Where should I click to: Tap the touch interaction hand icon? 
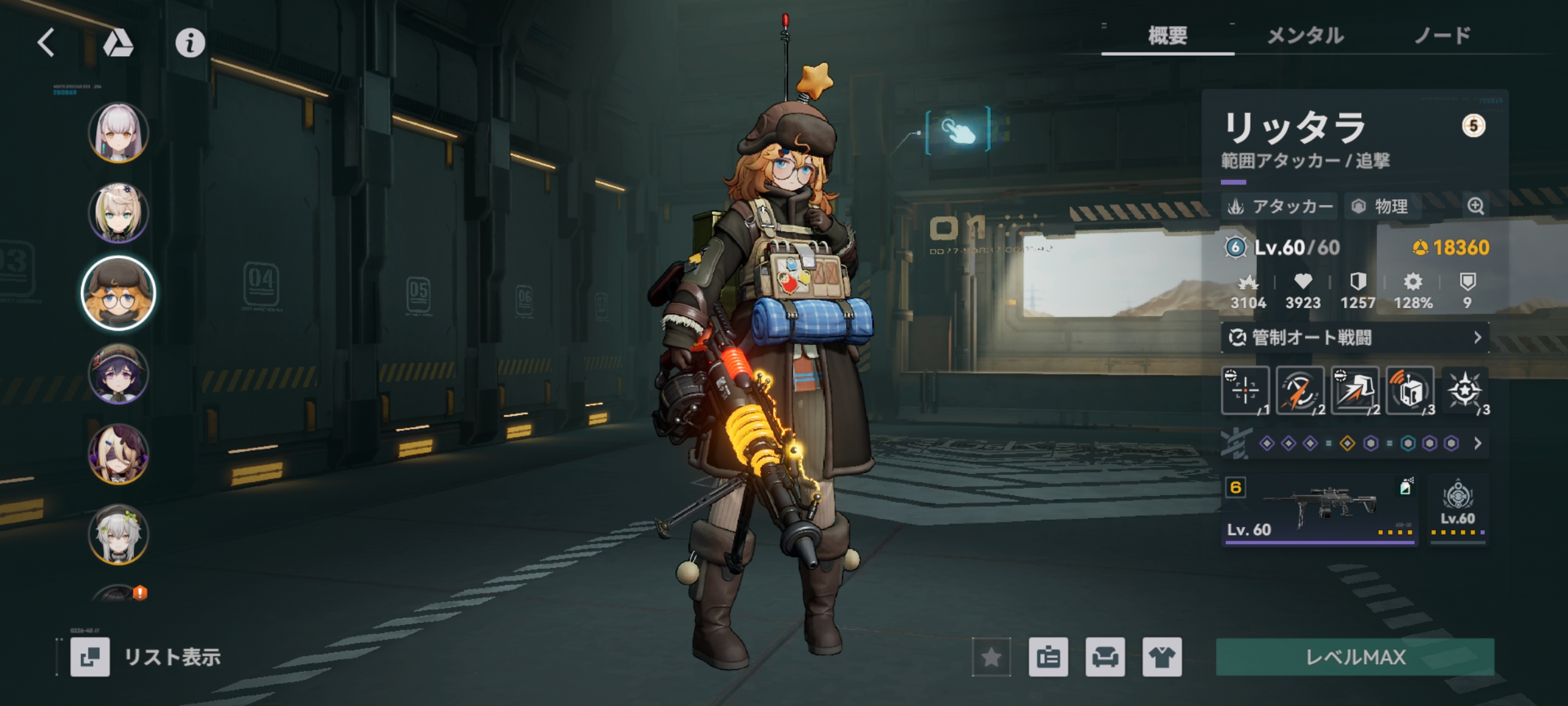click(958, 131)
